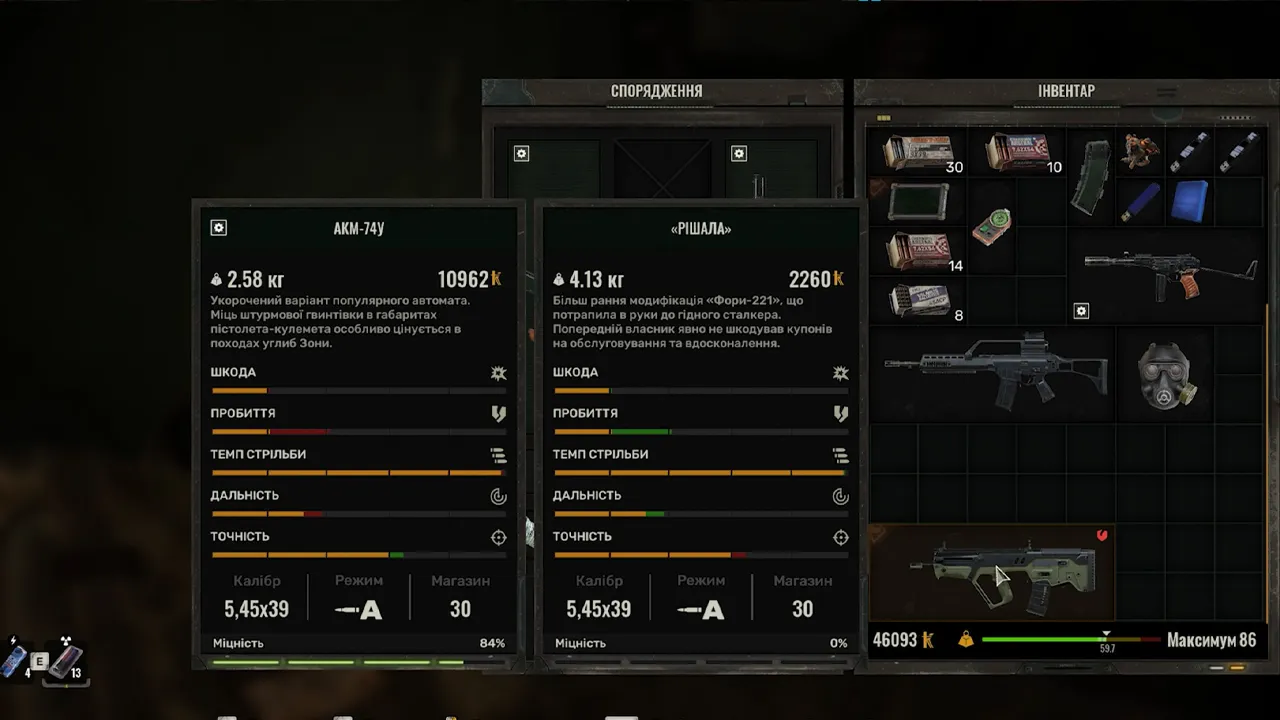
Task: Select the green bullpup rifle slot
Action: [x=992, y=574]
